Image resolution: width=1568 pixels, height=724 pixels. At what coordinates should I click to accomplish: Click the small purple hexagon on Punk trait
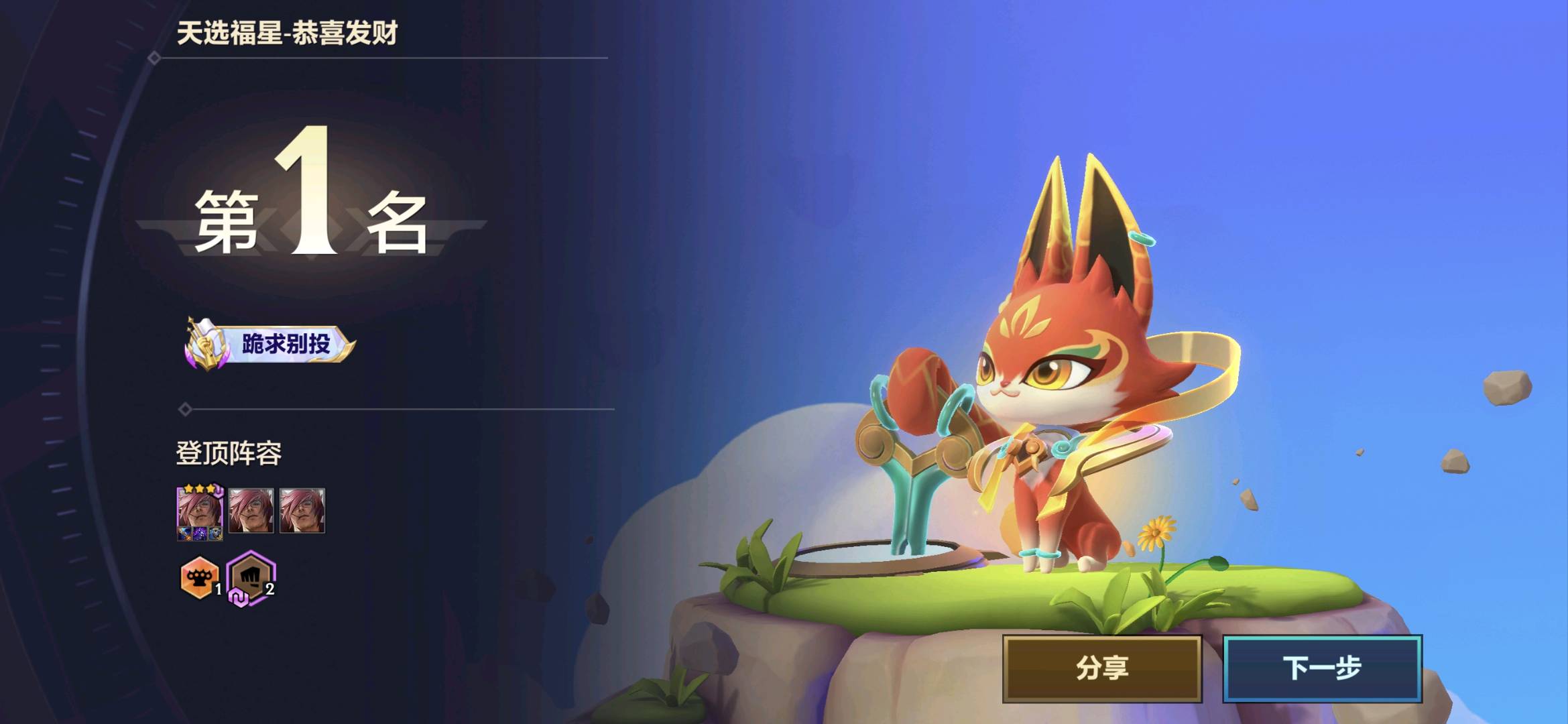tap(239, 597)
